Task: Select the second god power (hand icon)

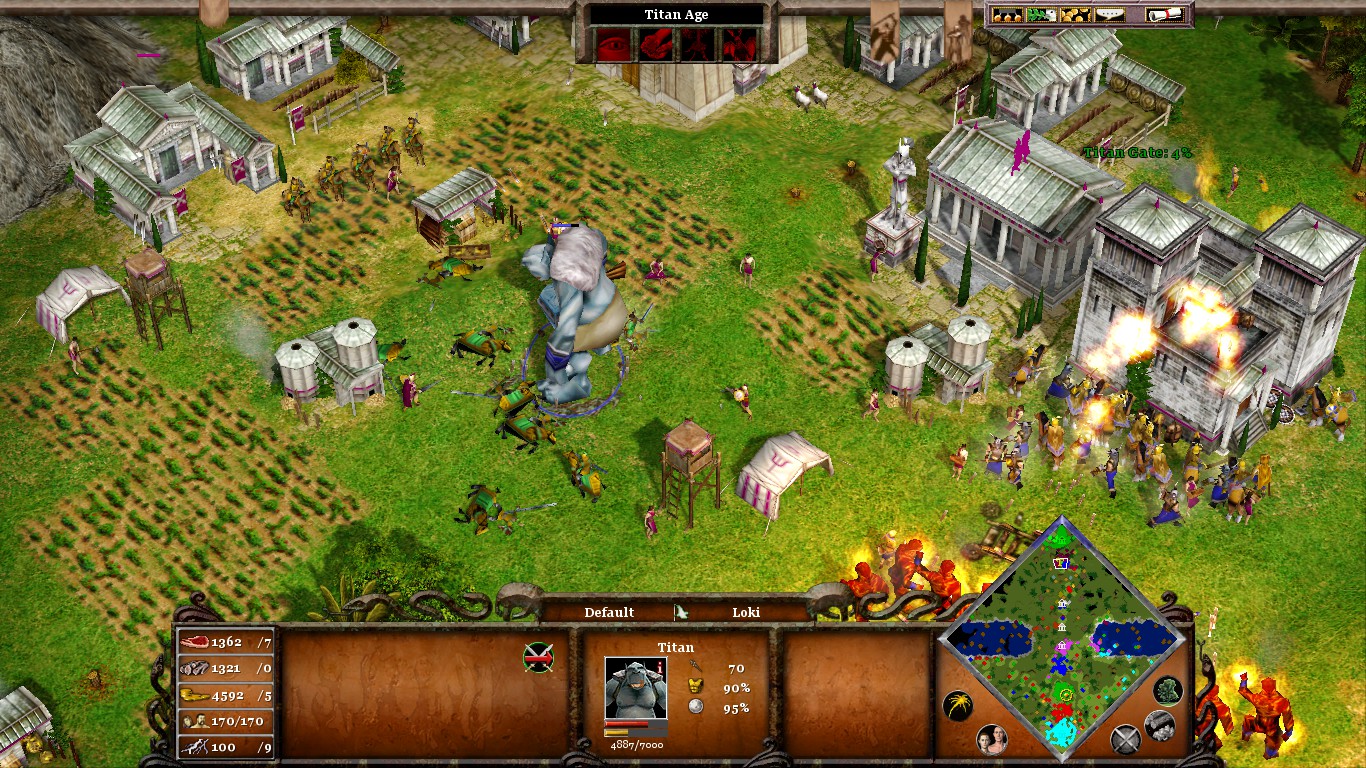Action: (x=656, y=45)
